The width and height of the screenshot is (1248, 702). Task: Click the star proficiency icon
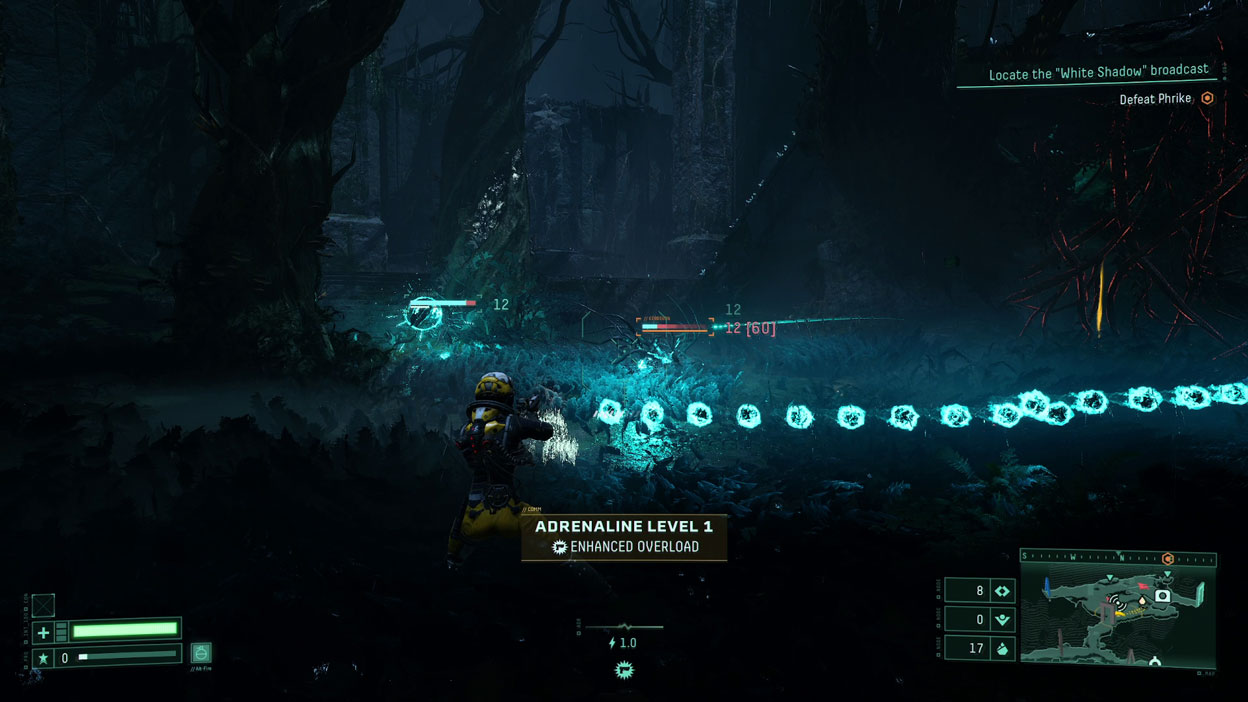coord(43,658)
